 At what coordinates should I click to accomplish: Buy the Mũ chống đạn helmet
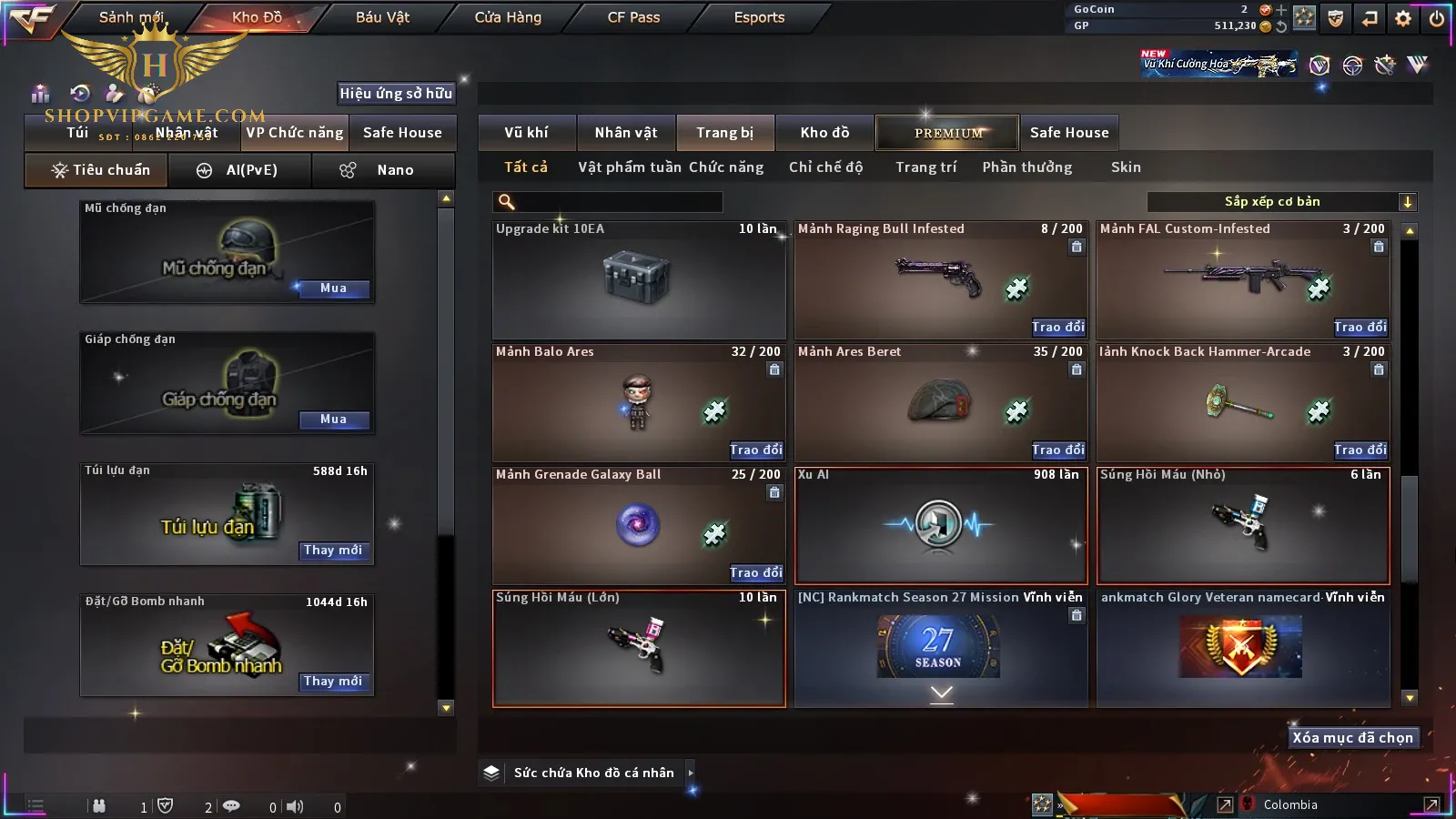[x=333, y=288]
